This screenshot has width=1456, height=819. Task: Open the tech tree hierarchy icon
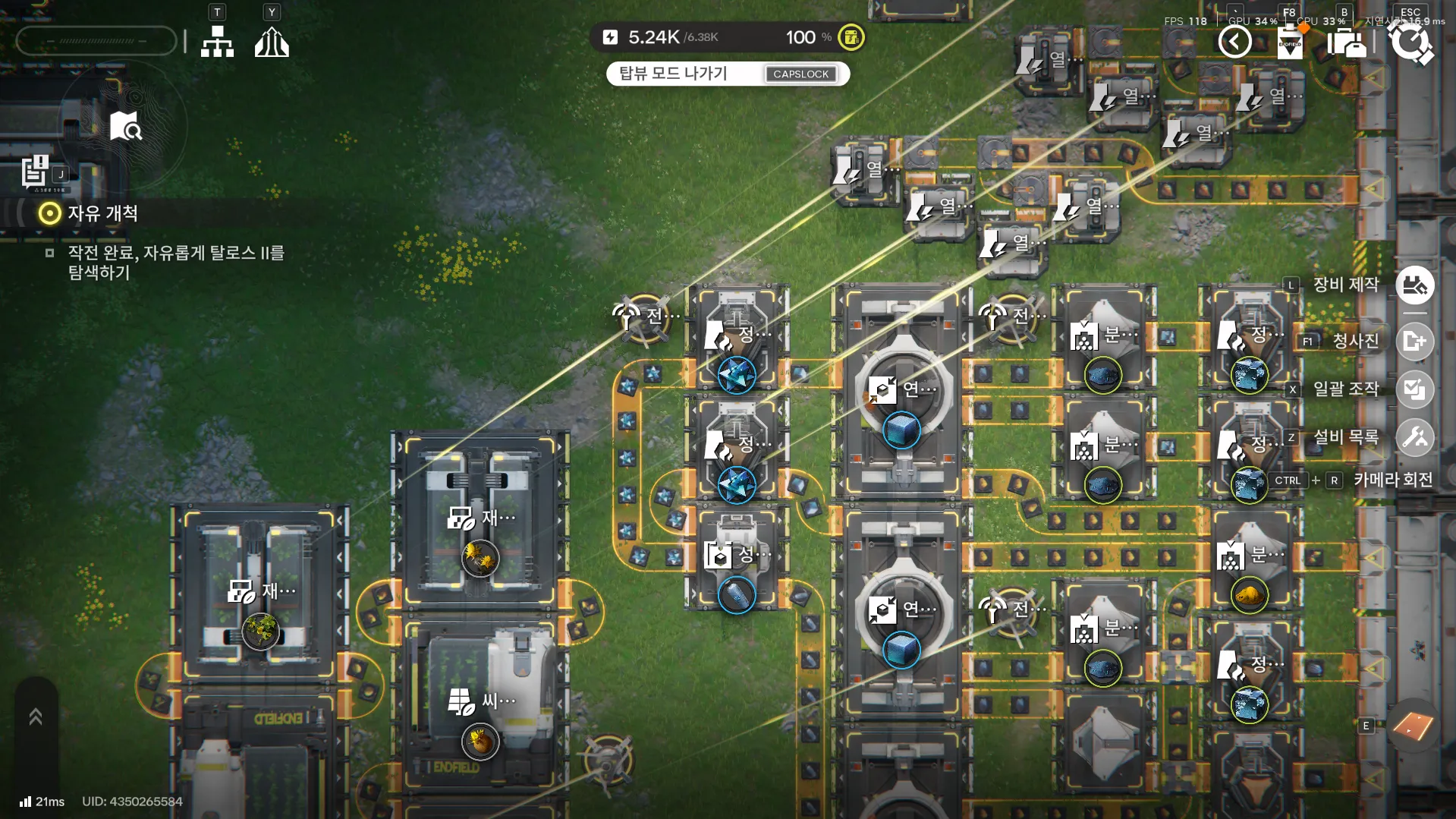pyautogui.click(x=217, y=42)
